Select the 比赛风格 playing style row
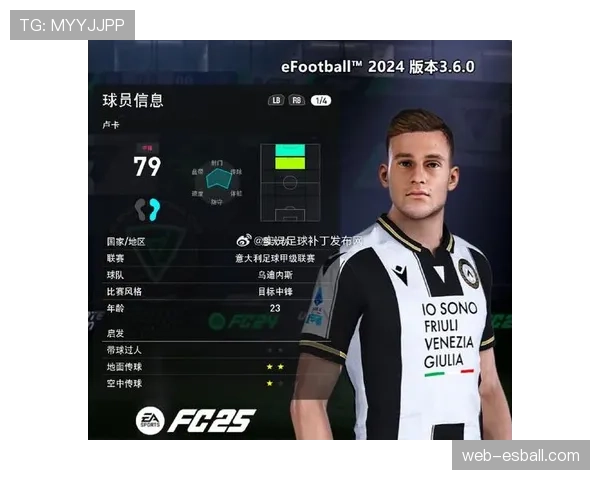Screen dimensions: 600x480 (212, 291)
